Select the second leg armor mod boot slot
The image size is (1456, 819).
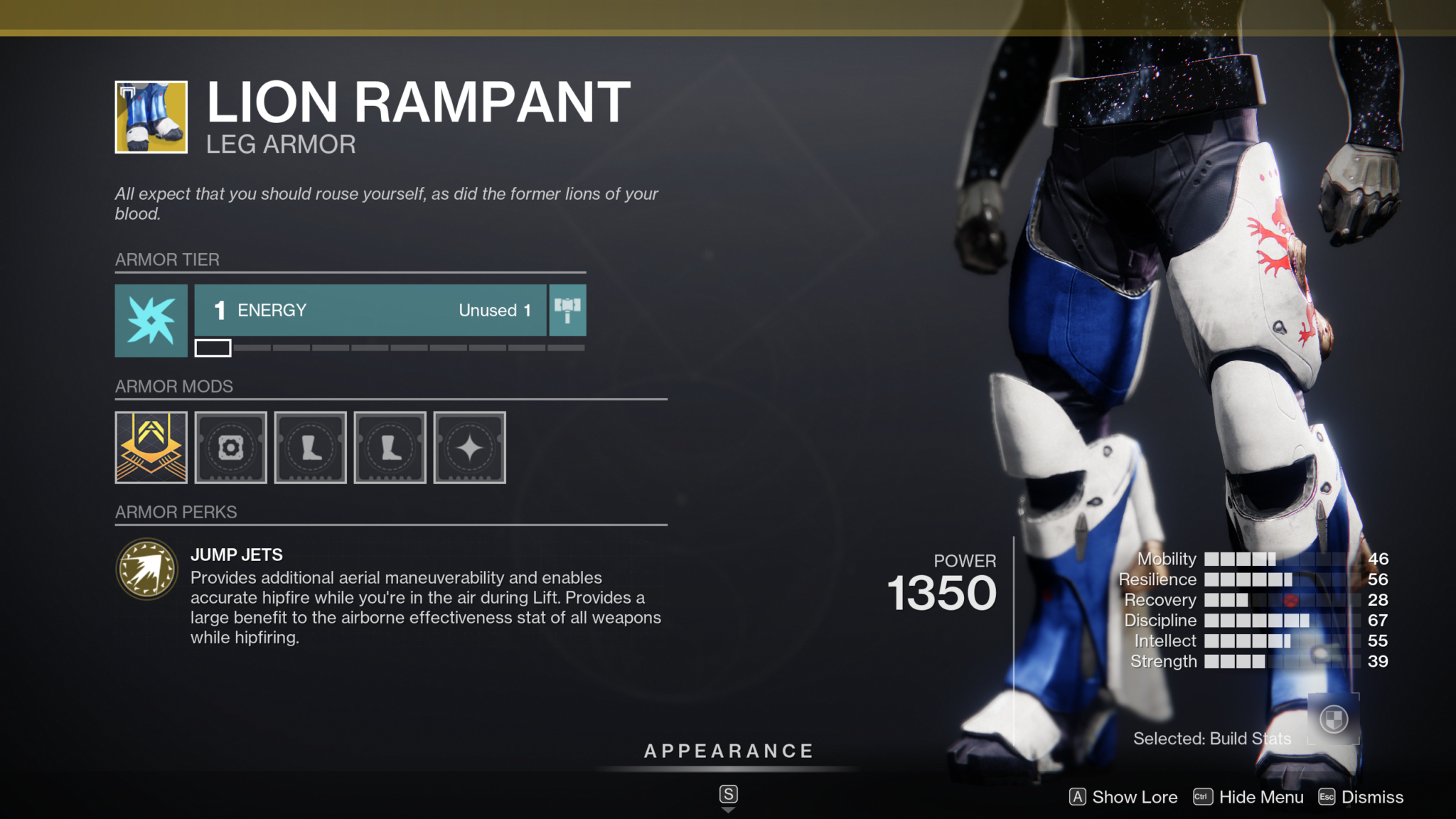coord(390,447)
